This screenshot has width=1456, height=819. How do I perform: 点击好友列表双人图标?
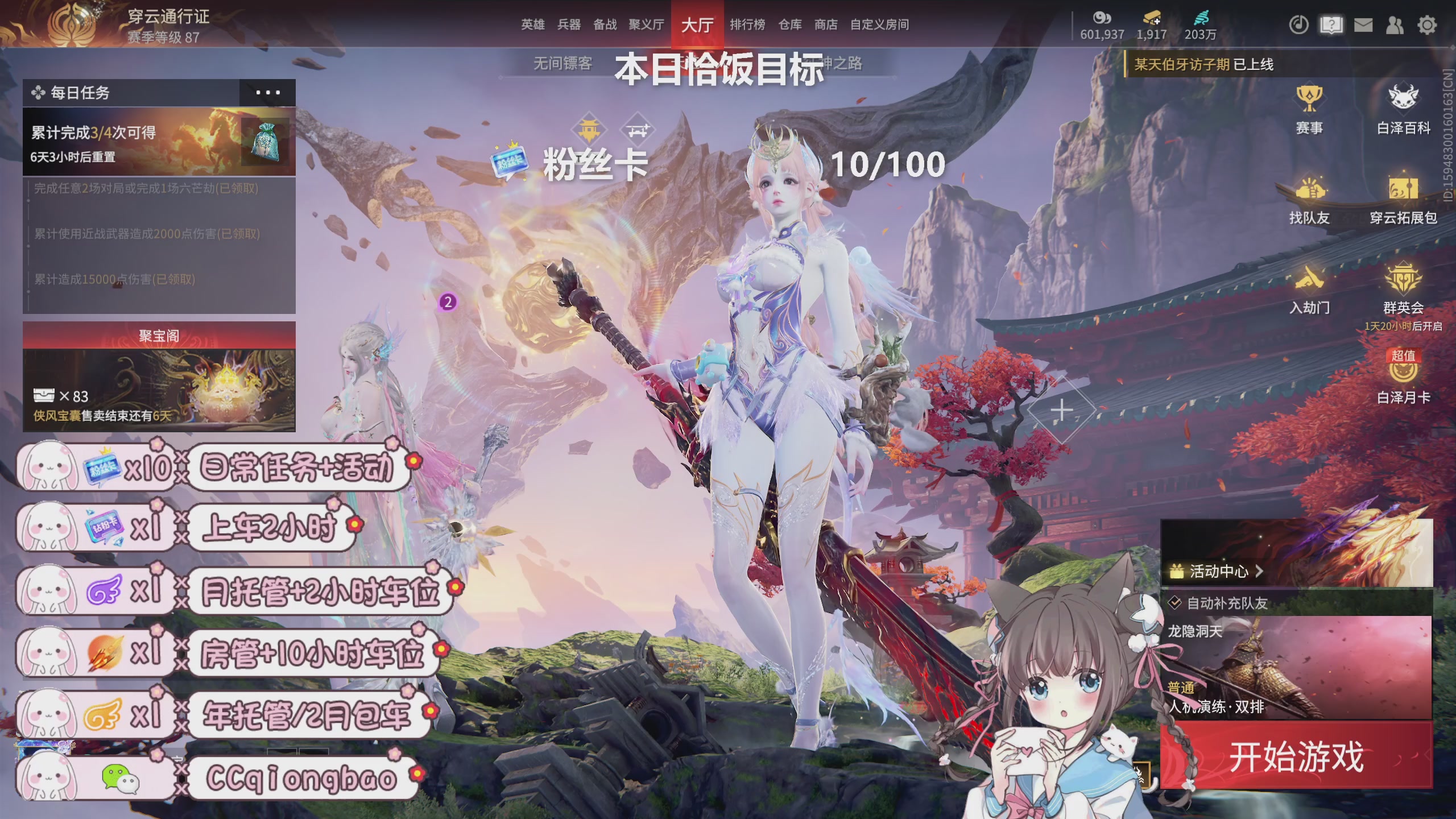(1394, 25)
